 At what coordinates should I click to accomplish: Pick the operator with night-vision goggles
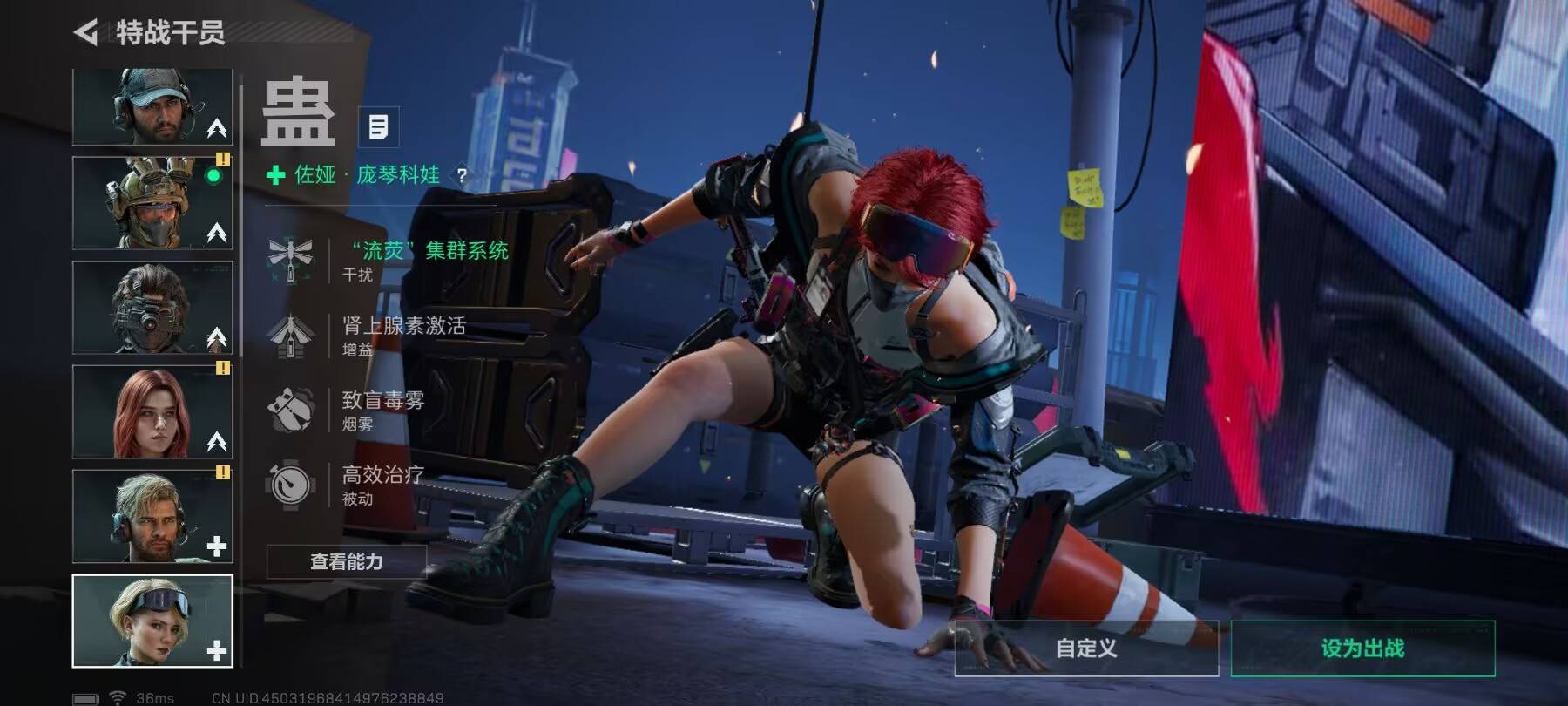tap(152, 308)
